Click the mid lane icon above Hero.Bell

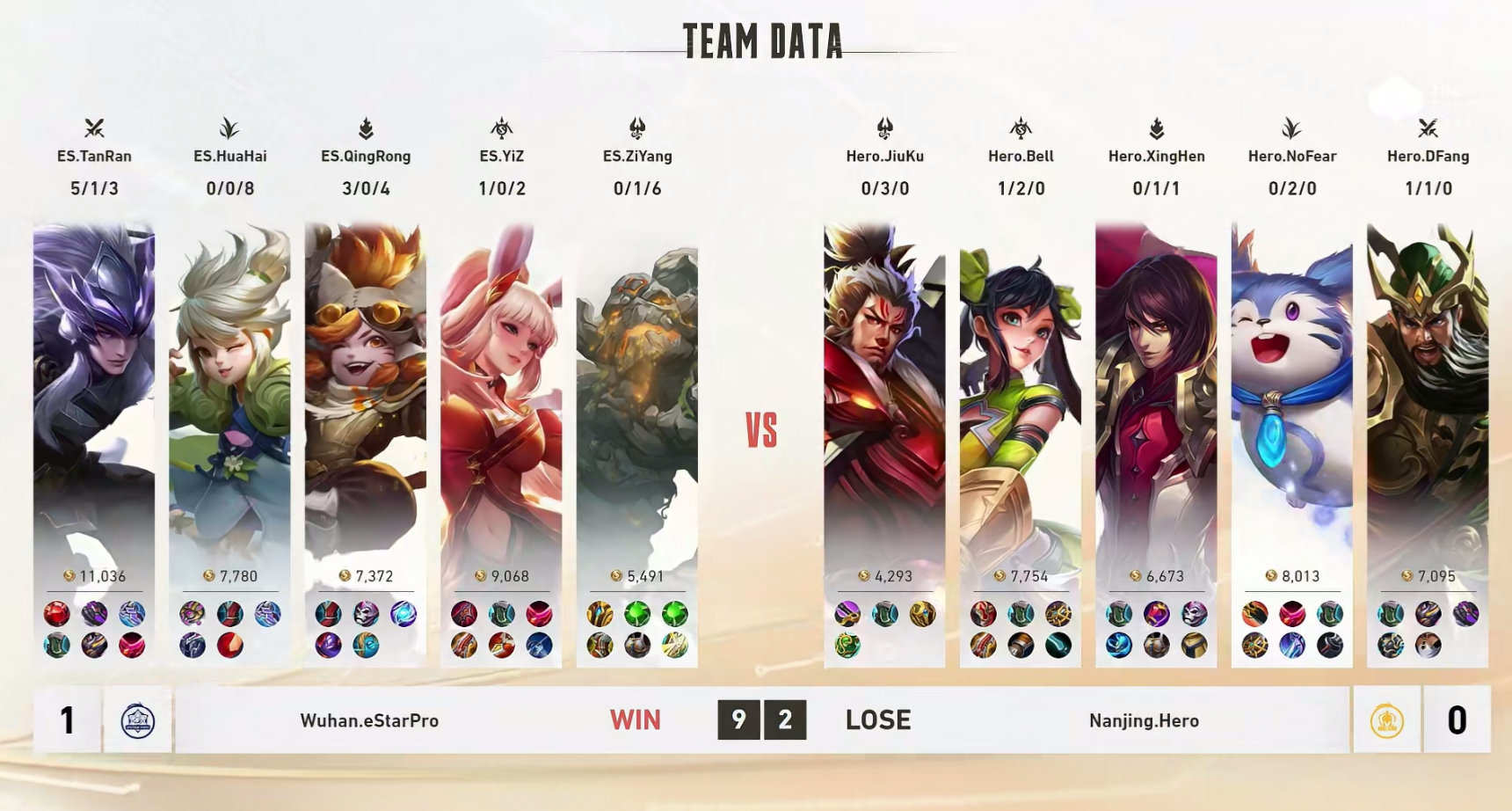pos(1021,127)
